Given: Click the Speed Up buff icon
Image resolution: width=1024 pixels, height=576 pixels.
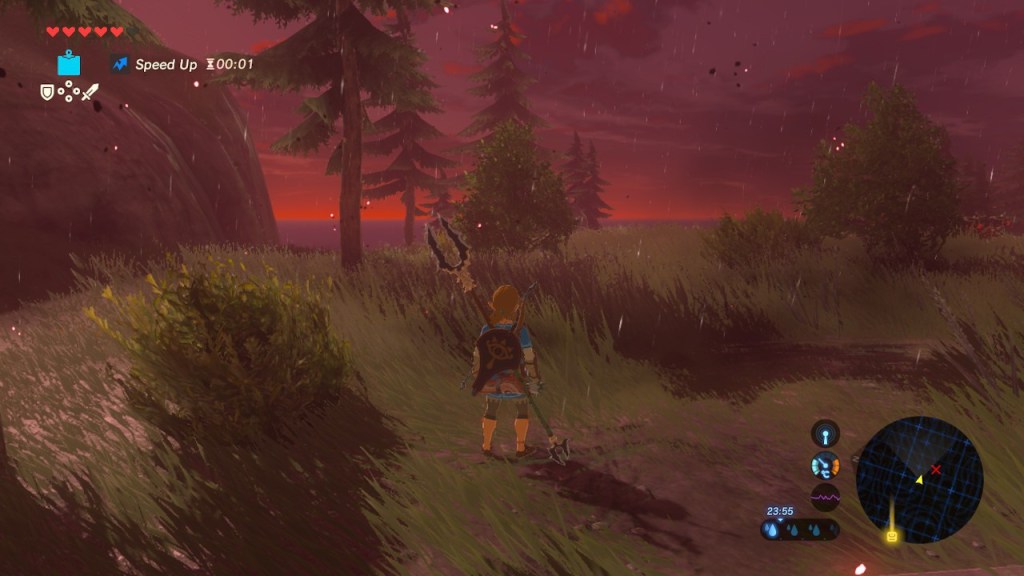Looking at the screenshot, I should click(120, 64).
